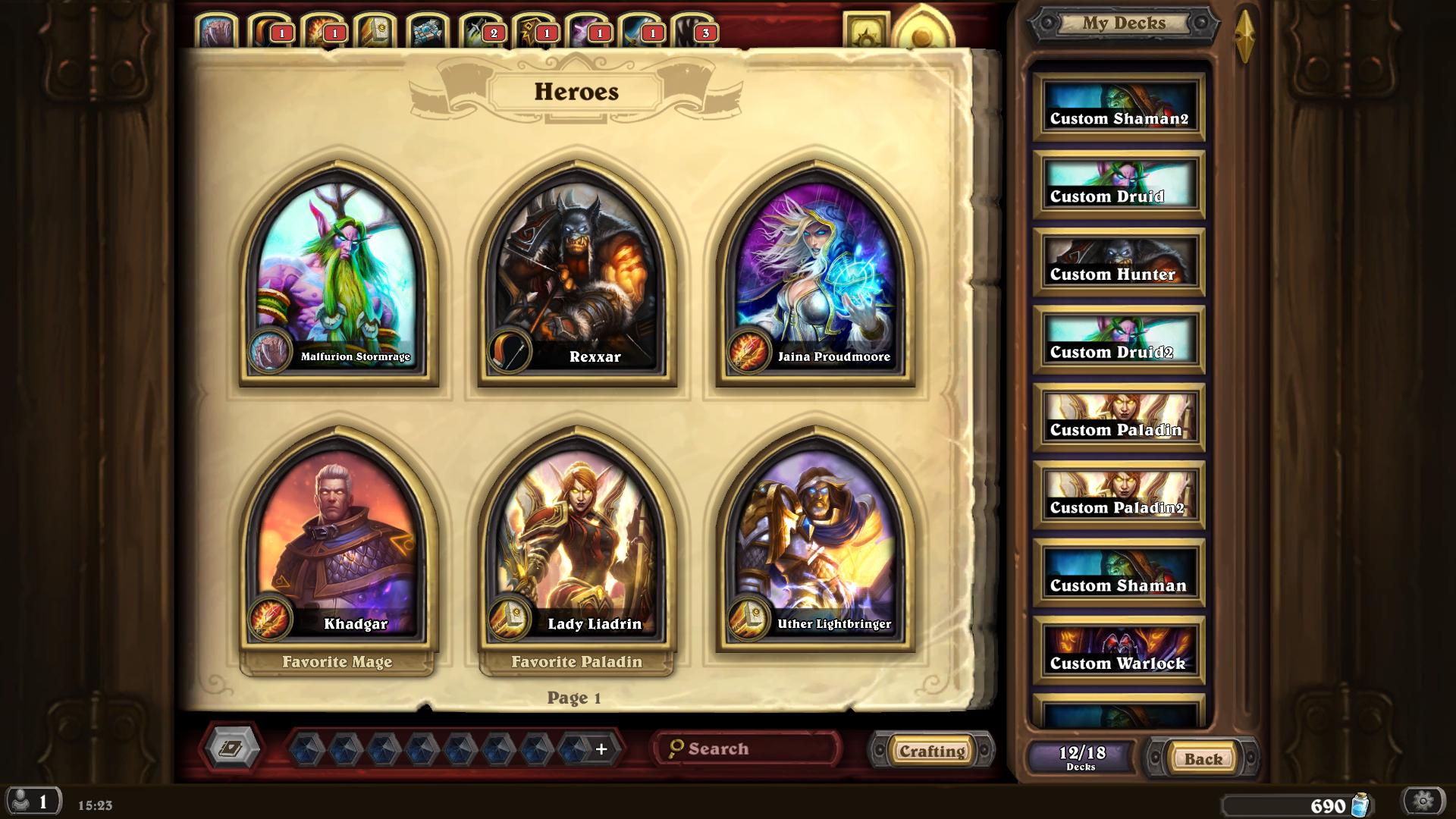Switch to the Druid claw class tab
Screen dimensions: 1456x819
click(x=218, y=32)
